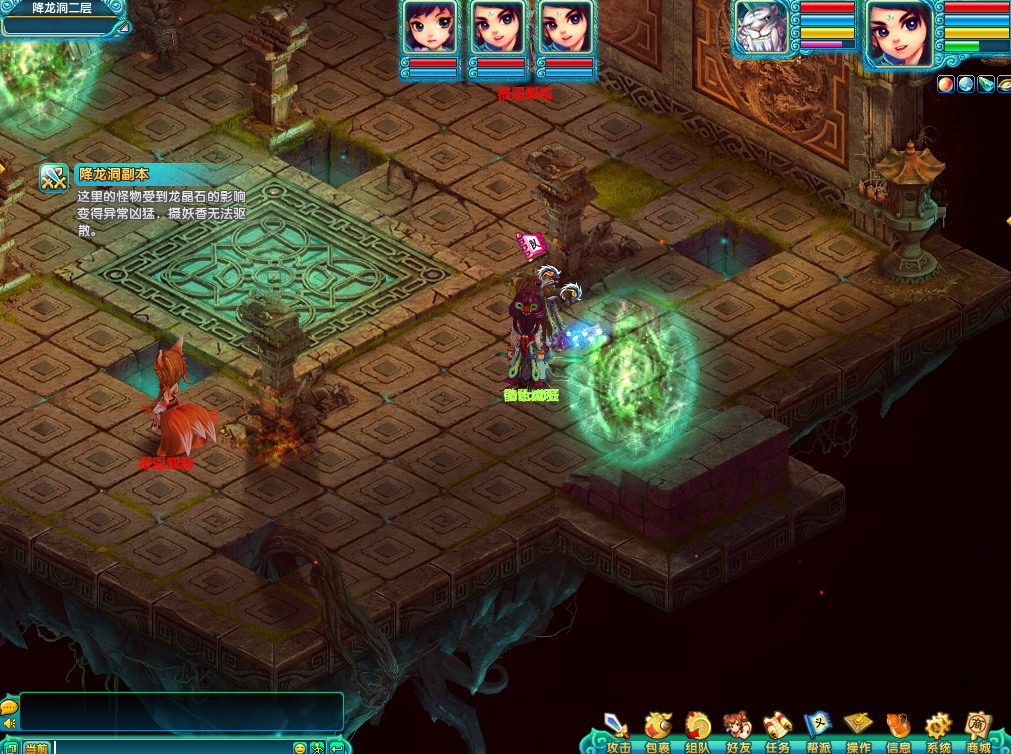
Task: Click the chat text input field
Action: click(170, 747)
